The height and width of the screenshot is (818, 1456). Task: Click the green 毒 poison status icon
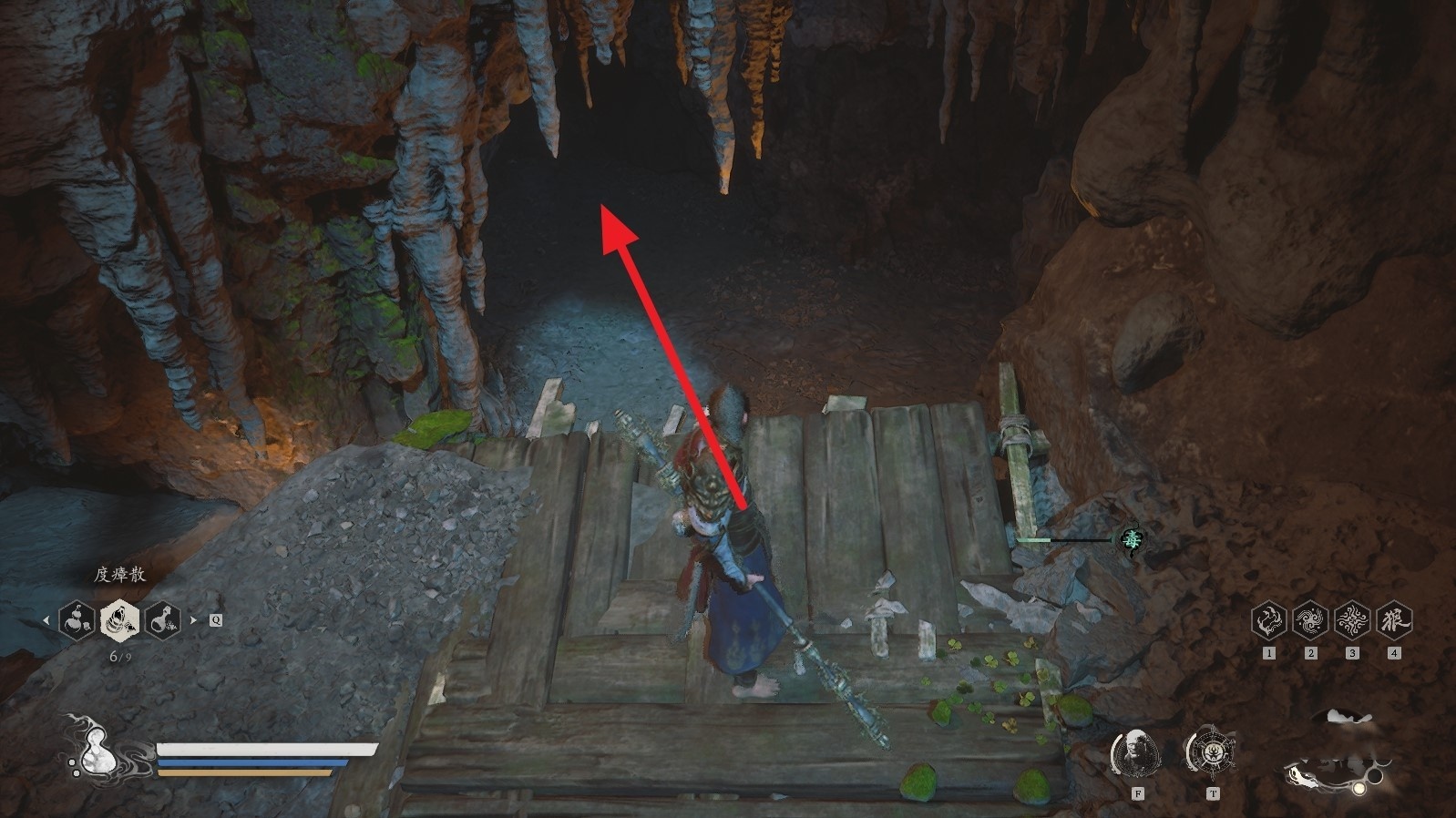1131,540
